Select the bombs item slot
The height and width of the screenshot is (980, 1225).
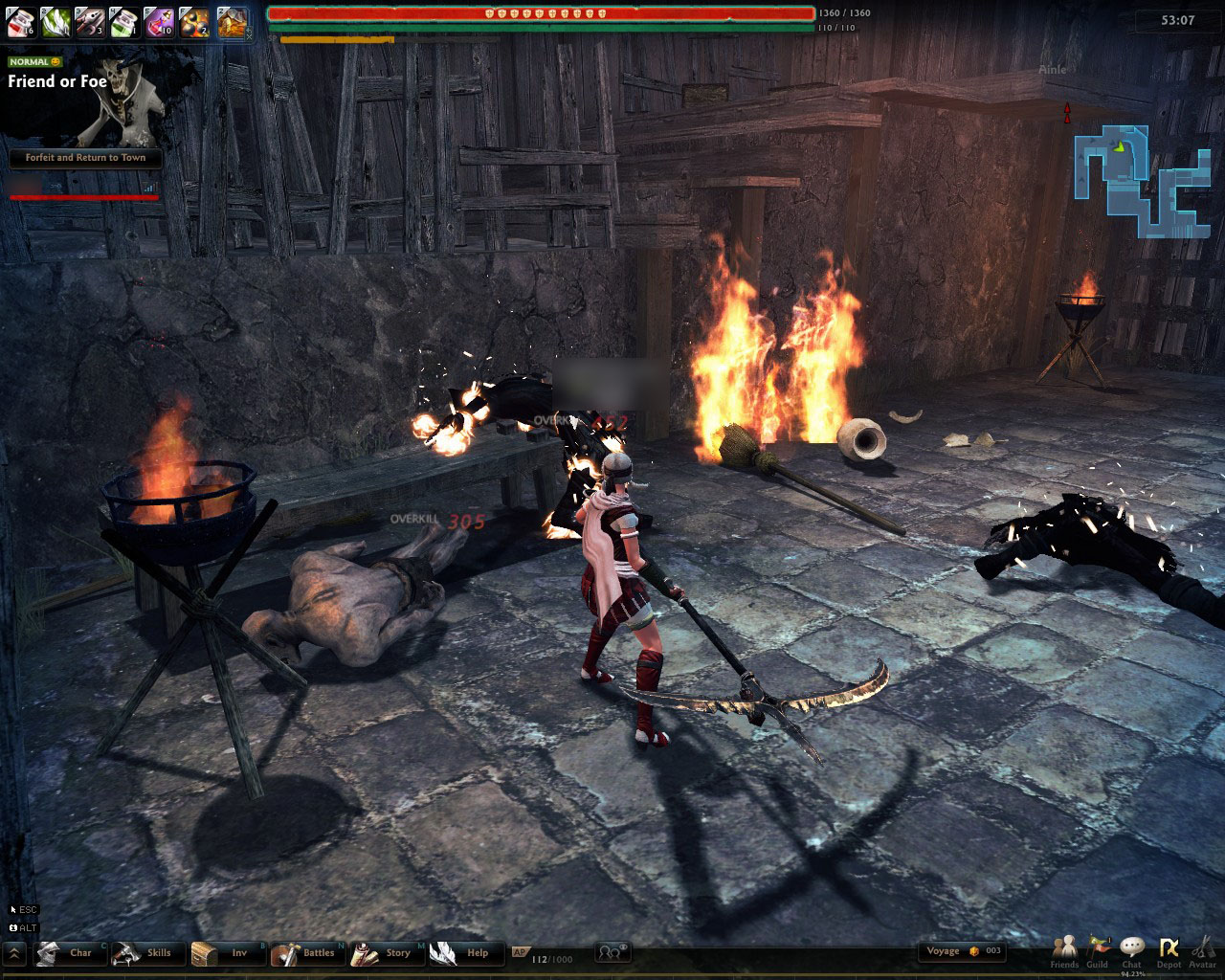click(193, 21)
